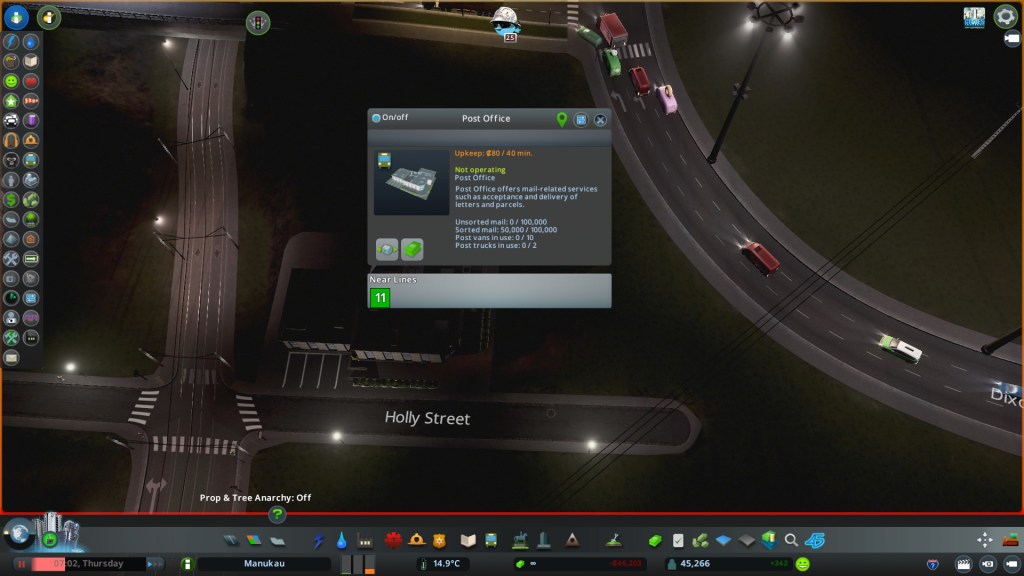Open the public transport bus menu

coord(491,541)
